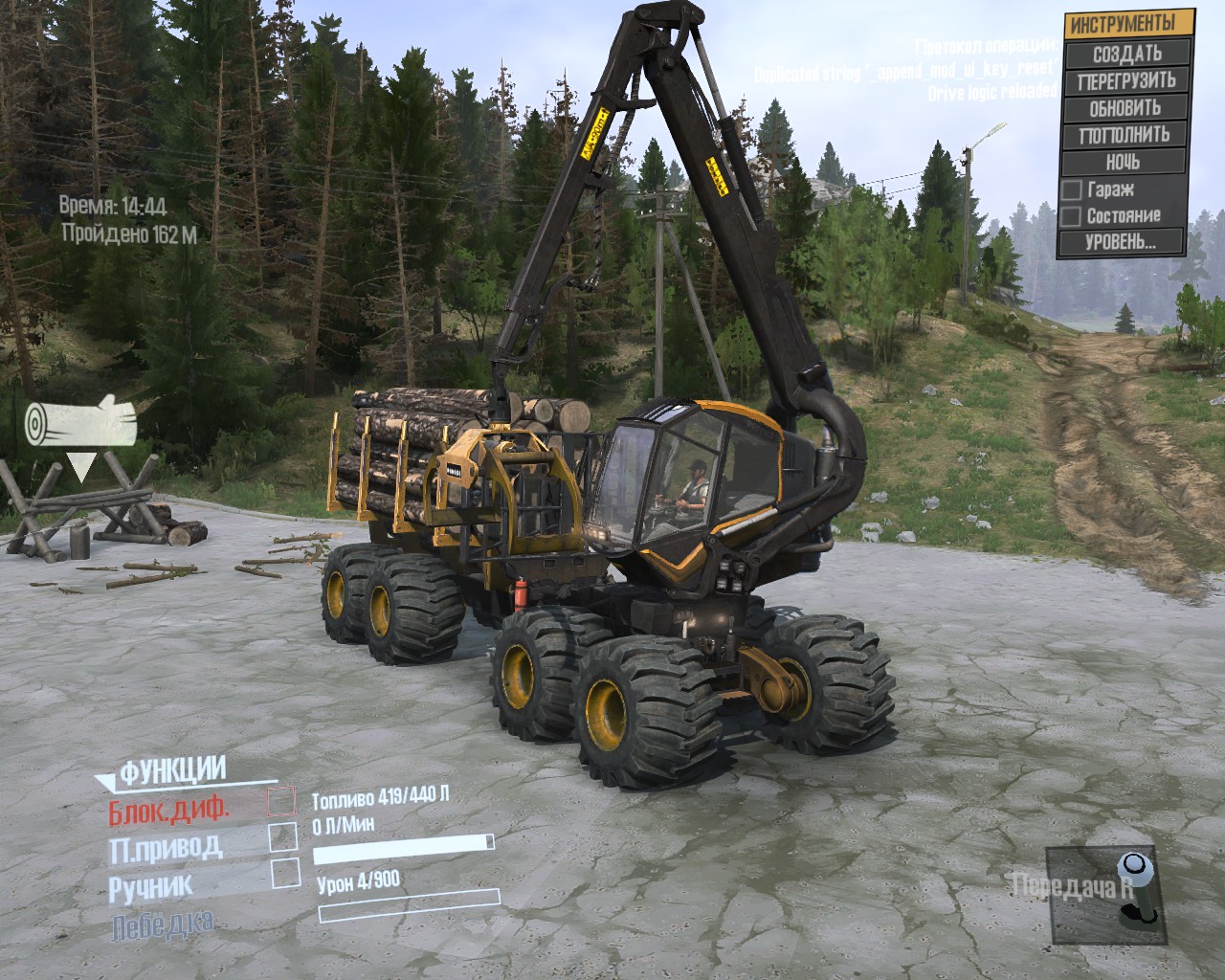Screen dimensions: 1225x980
Task: Choose the ОБНОВИТЬ button
Action: (1126, 107)
